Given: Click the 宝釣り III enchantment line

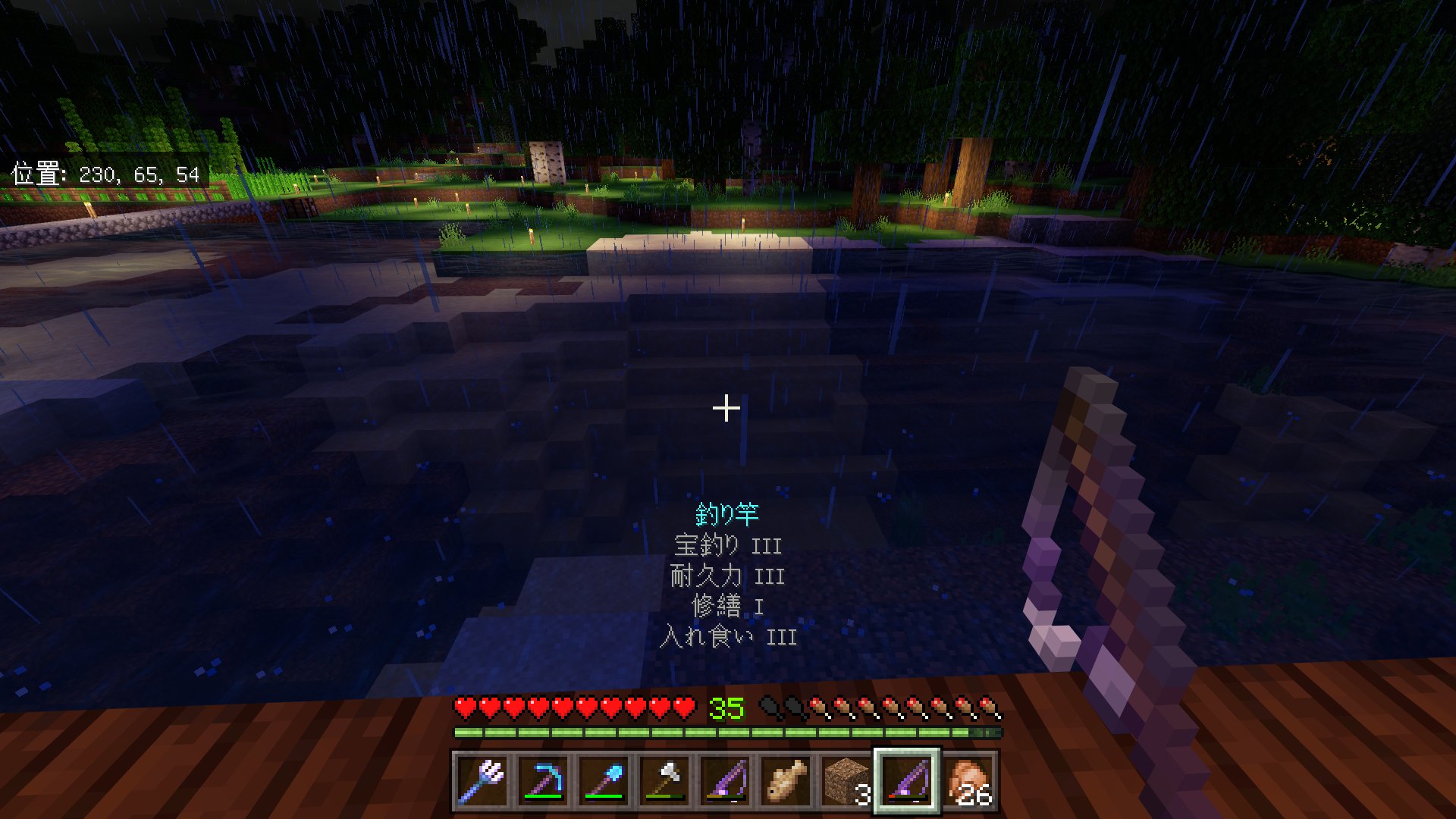Looking at the screenshot, I should click(730, 545).
